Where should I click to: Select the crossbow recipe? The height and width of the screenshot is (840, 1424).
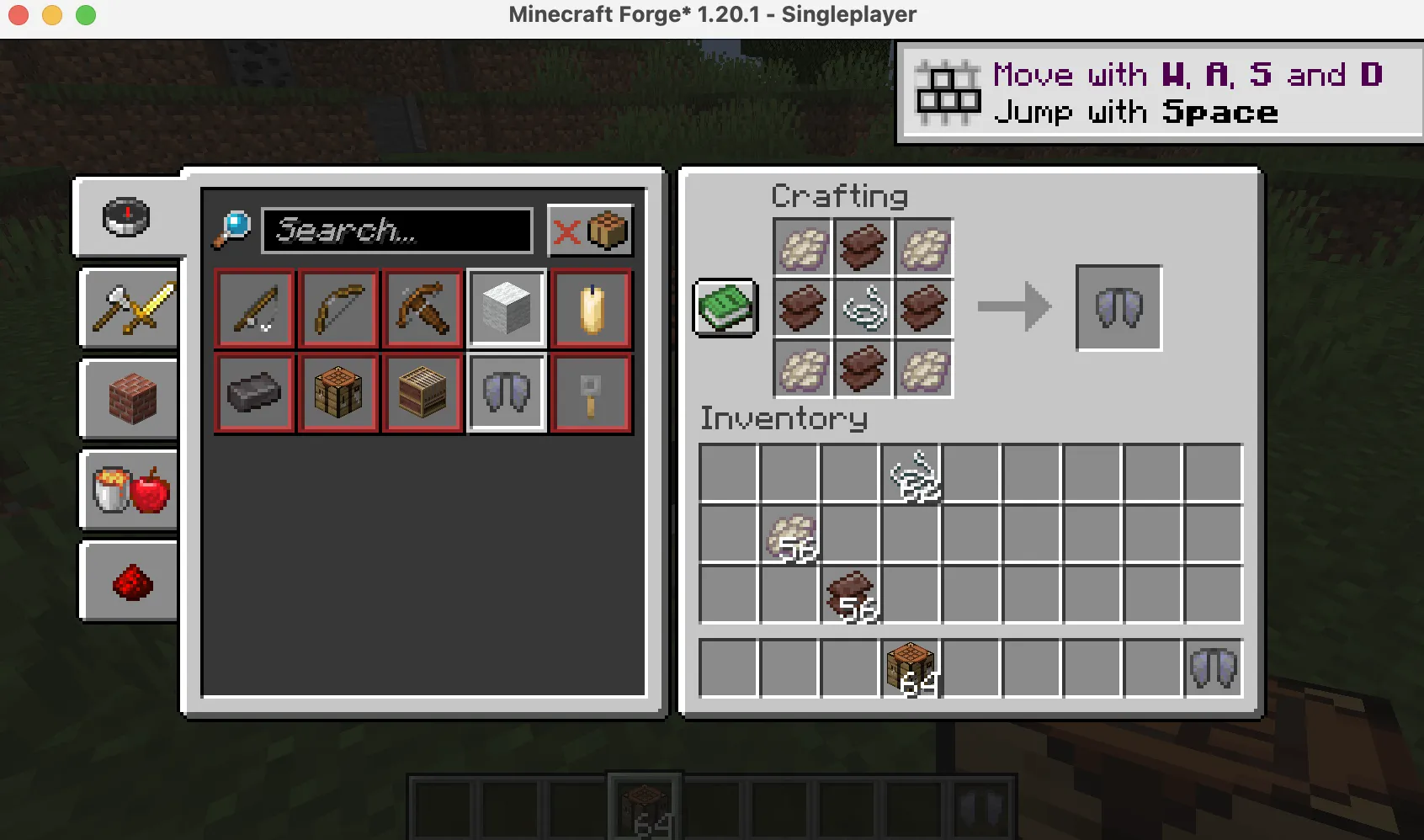[422, 308]
